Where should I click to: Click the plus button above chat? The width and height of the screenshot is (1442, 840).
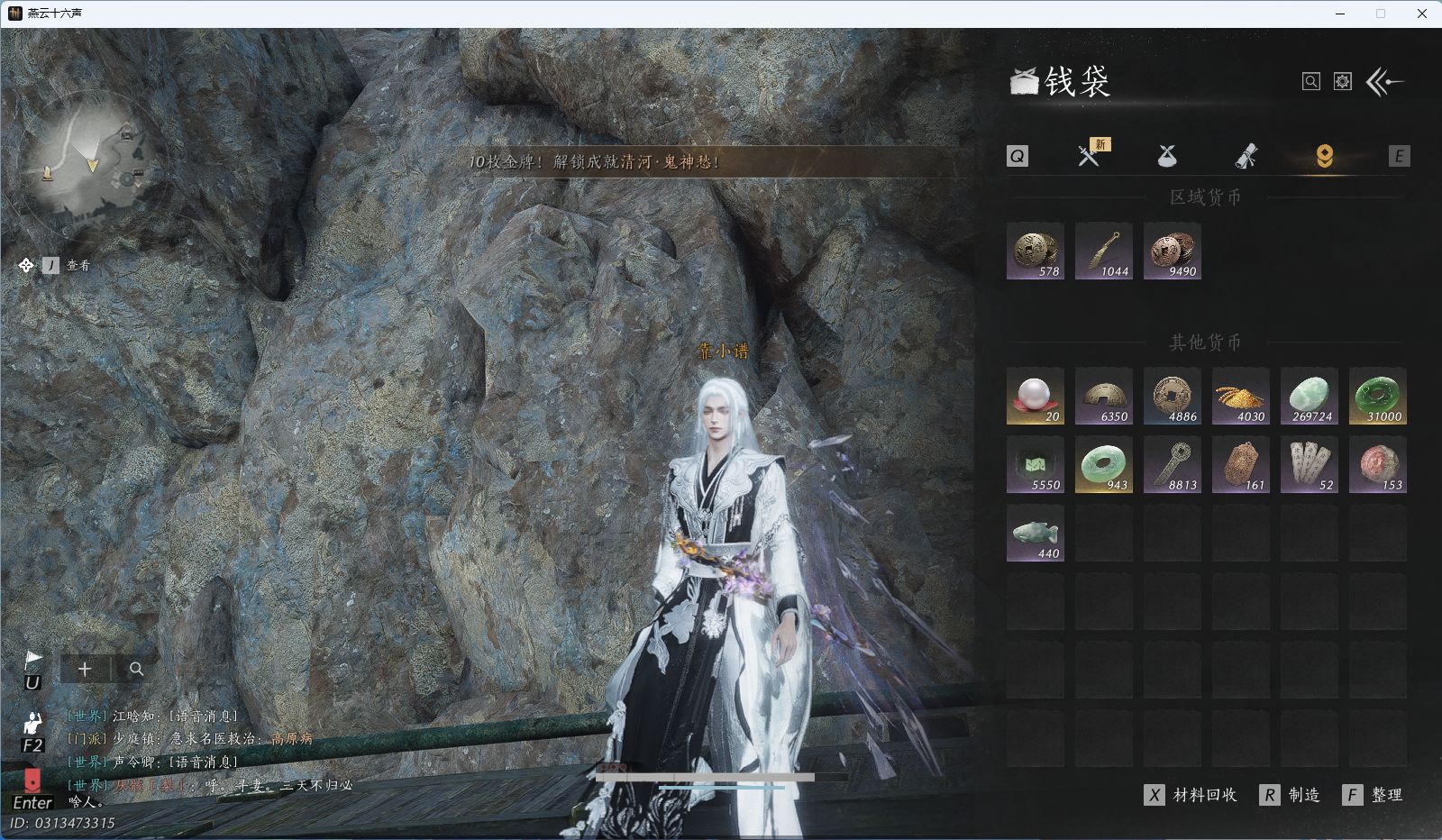point(85,669)
